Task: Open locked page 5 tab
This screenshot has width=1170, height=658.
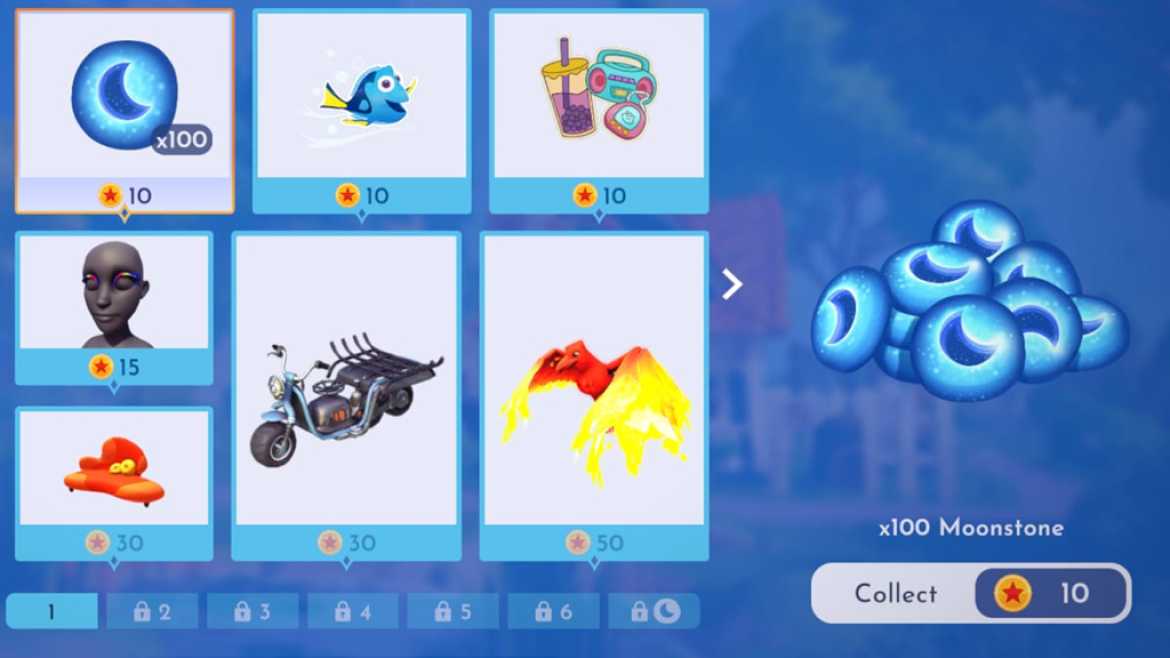Action: tap(453, 611)
